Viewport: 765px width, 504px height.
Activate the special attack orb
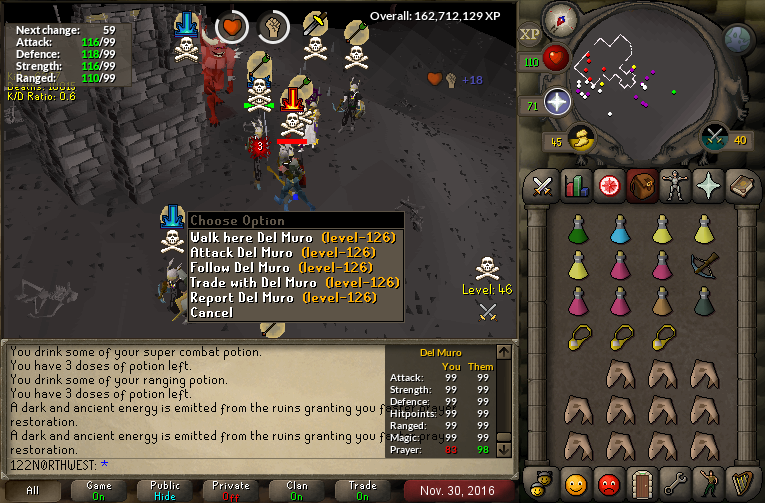pyautogui.click(x=715, y=136)
